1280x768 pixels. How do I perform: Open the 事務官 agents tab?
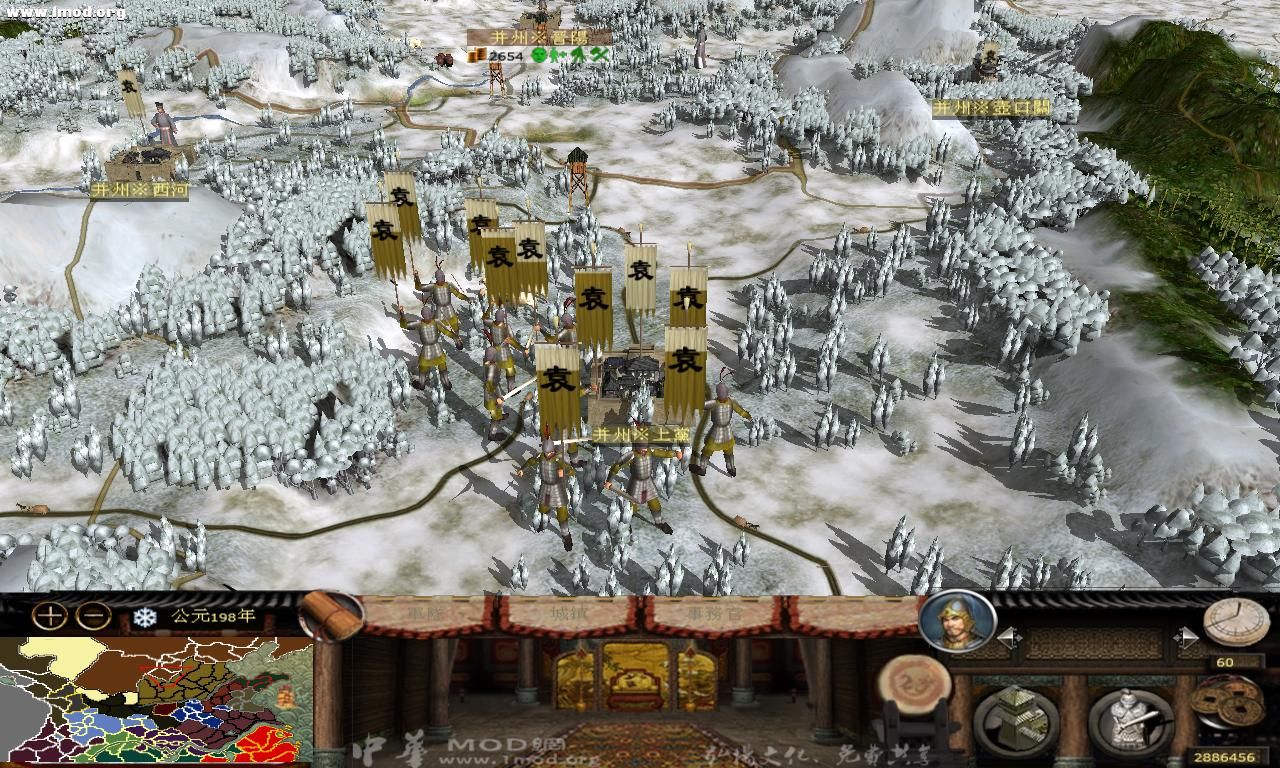[713, 615]
